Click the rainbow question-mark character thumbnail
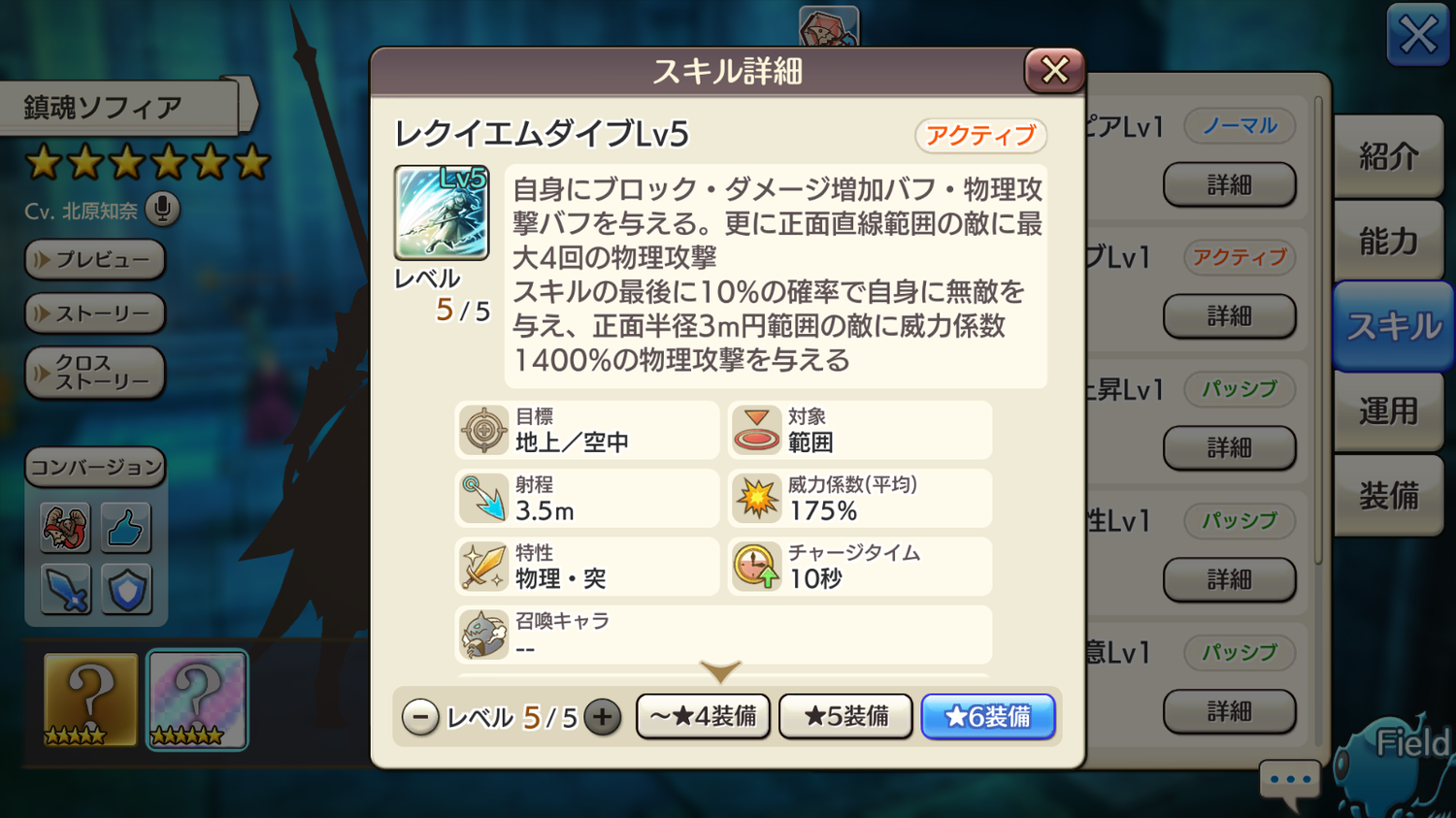 tap(197, 700)
